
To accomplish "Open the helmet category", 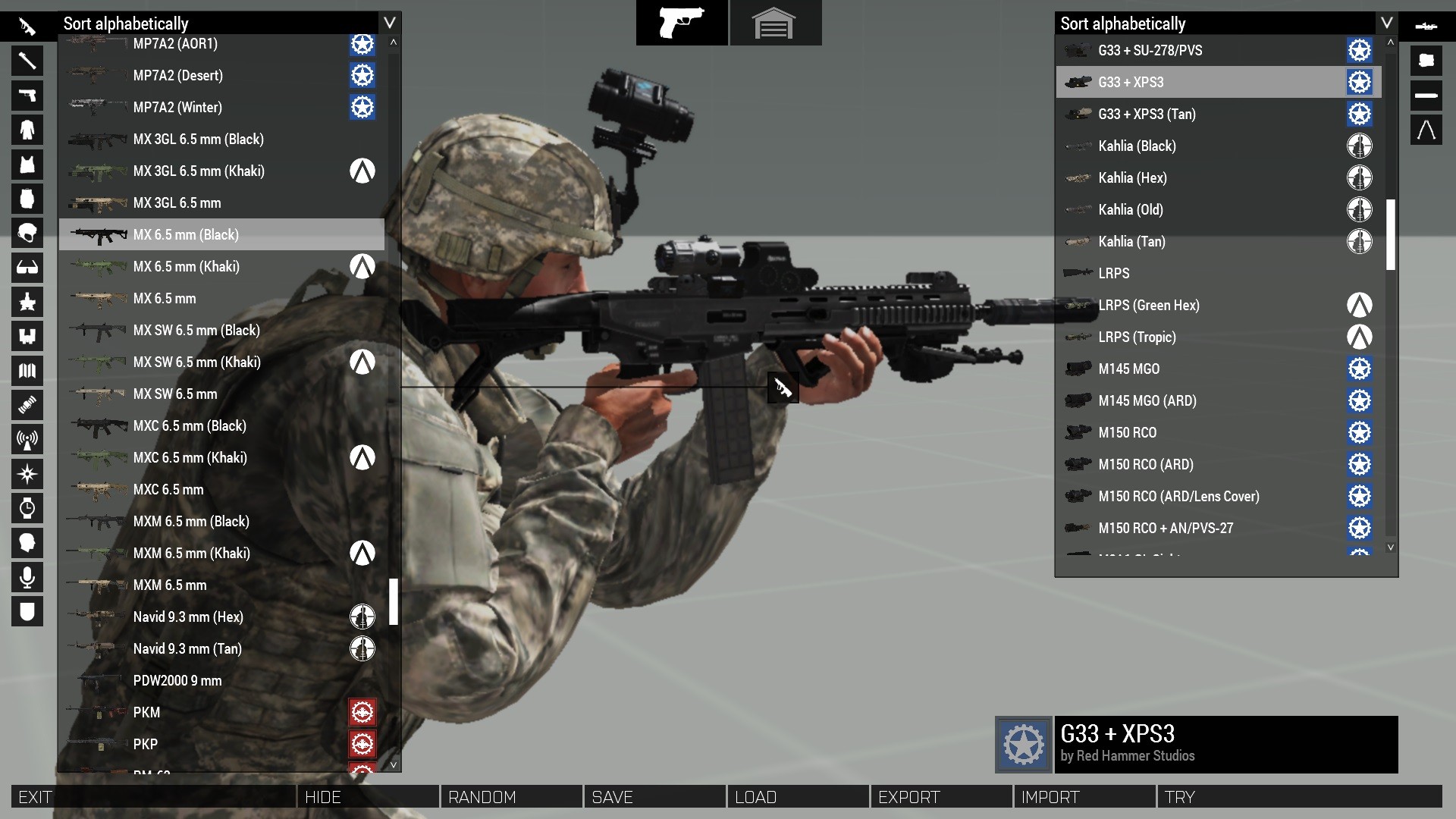I will (x=27, y=234).
